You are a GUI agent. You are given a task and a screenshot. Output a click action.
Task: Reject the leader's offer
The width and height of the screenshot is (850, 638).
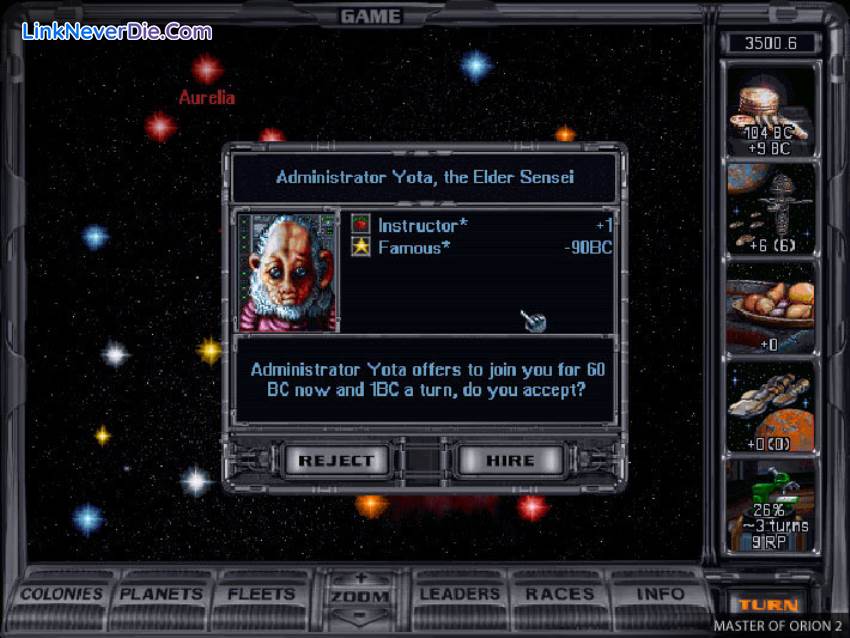click(336, 460)
